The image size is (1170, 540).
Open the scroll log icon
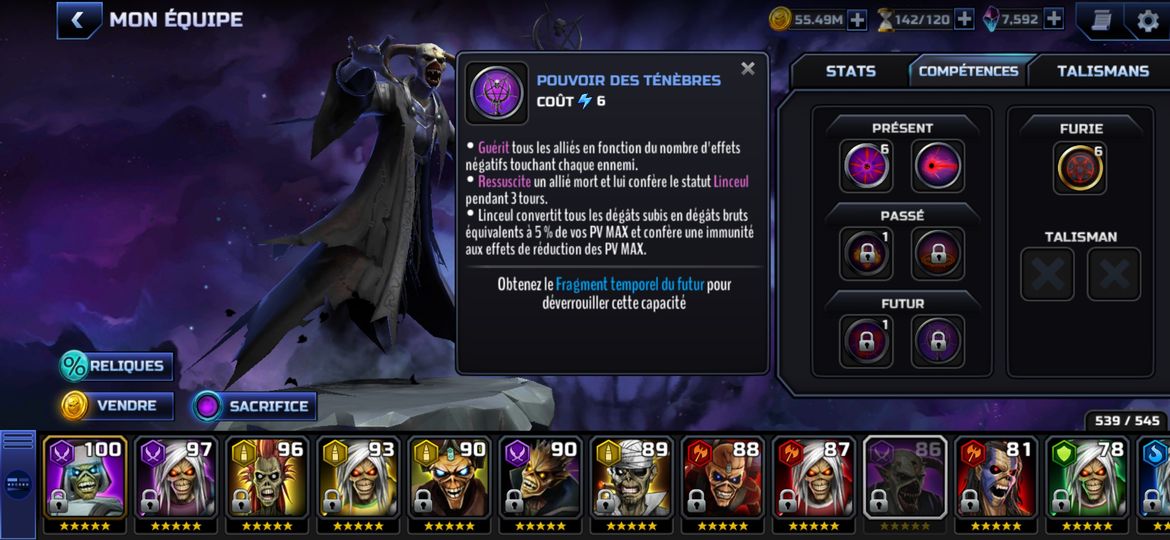pos(1101,20)
